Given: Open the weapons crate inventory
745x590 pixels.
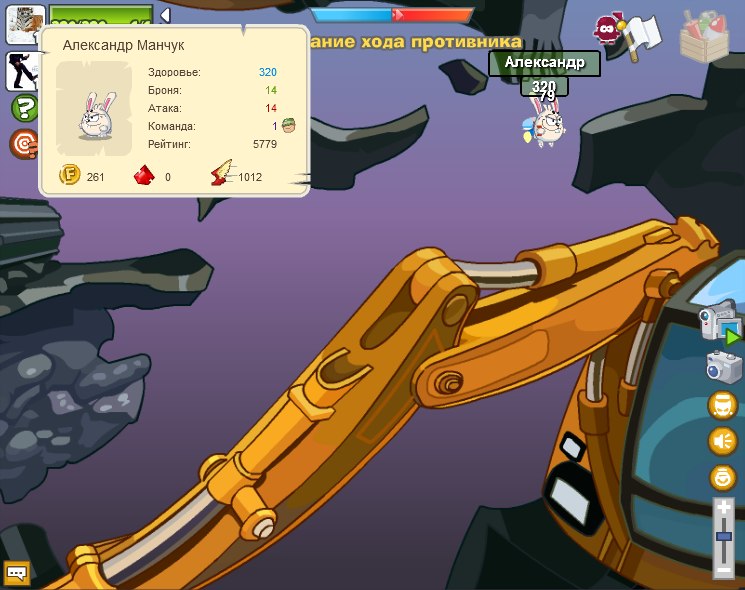Looking at the screenshot, I should point(705,37).
